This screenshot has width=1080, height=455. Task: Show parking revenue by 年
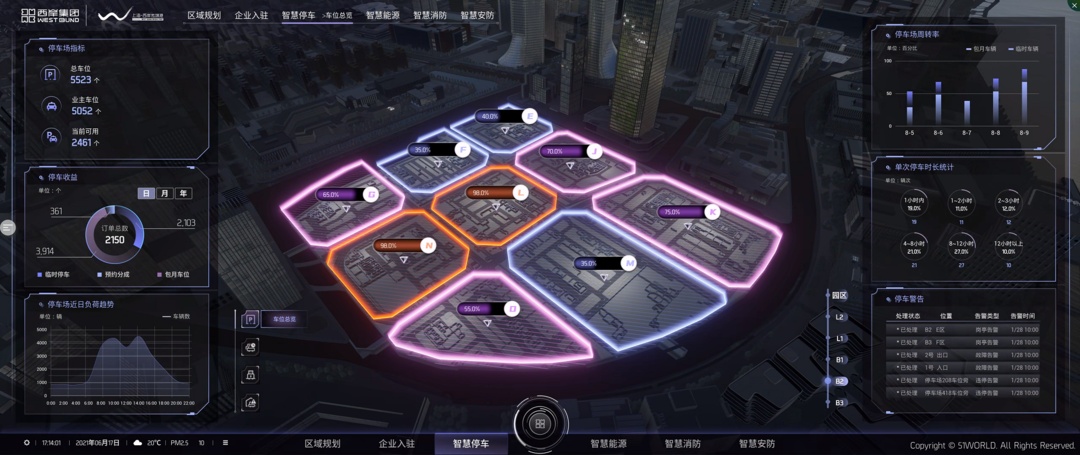pos(183,194)
